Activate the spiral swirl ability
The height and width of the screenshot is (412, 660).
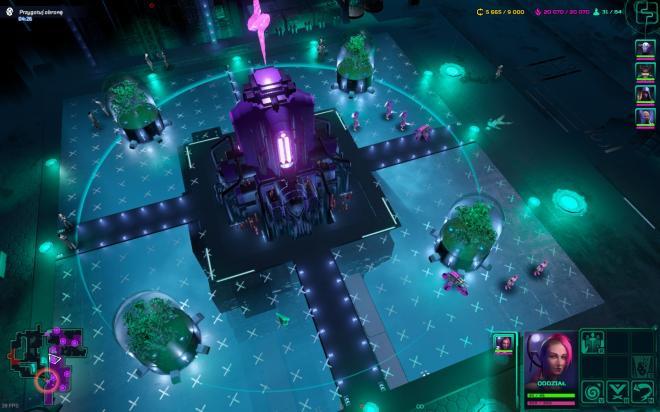pyautogui.click(x=593, y=391)
